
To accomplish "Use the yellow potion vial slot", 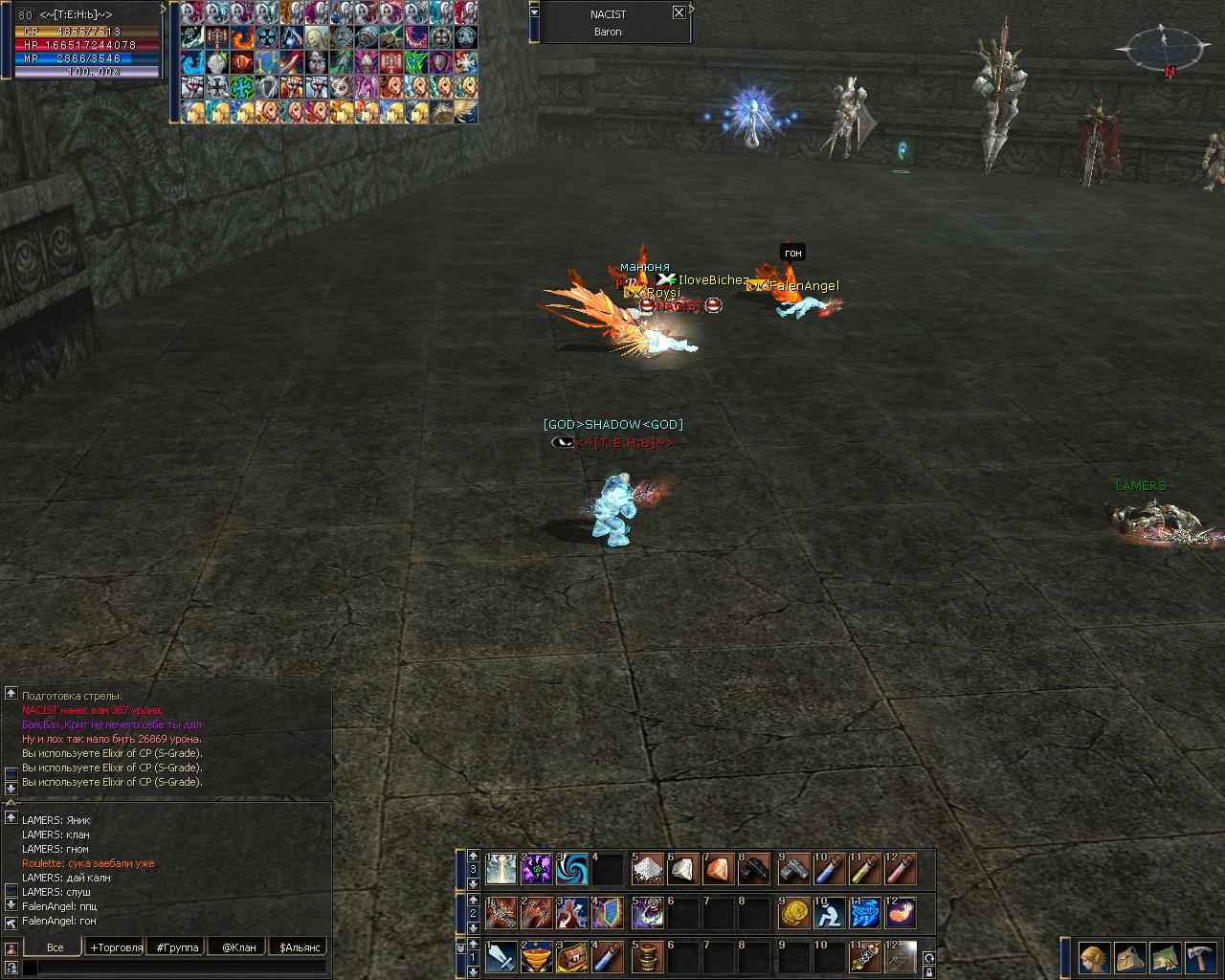I will (x=865, y=869).
